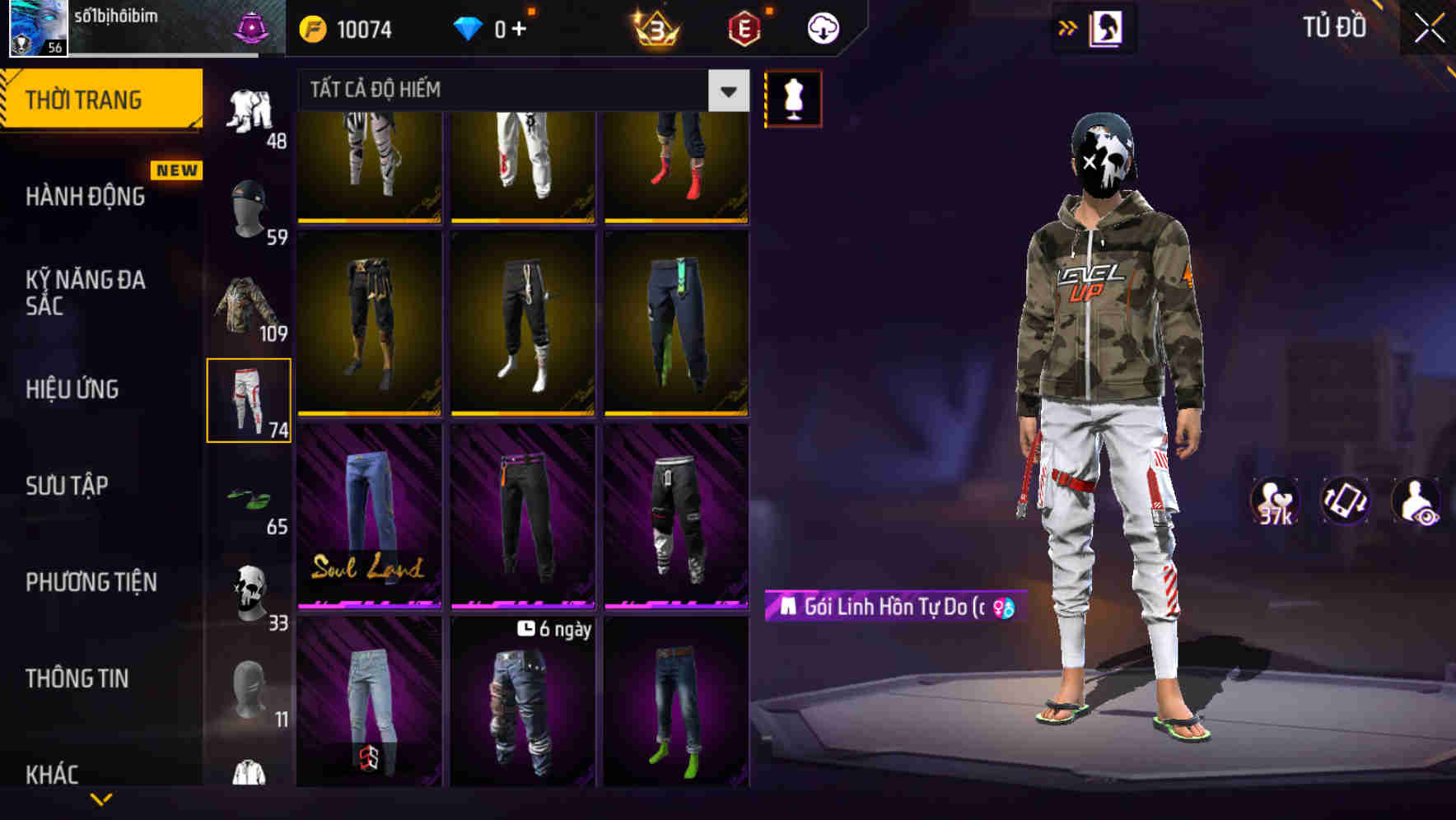Click the mannequin outfit preview icon
Viewport: 1456px width, 820px height.
click(793, 98)
